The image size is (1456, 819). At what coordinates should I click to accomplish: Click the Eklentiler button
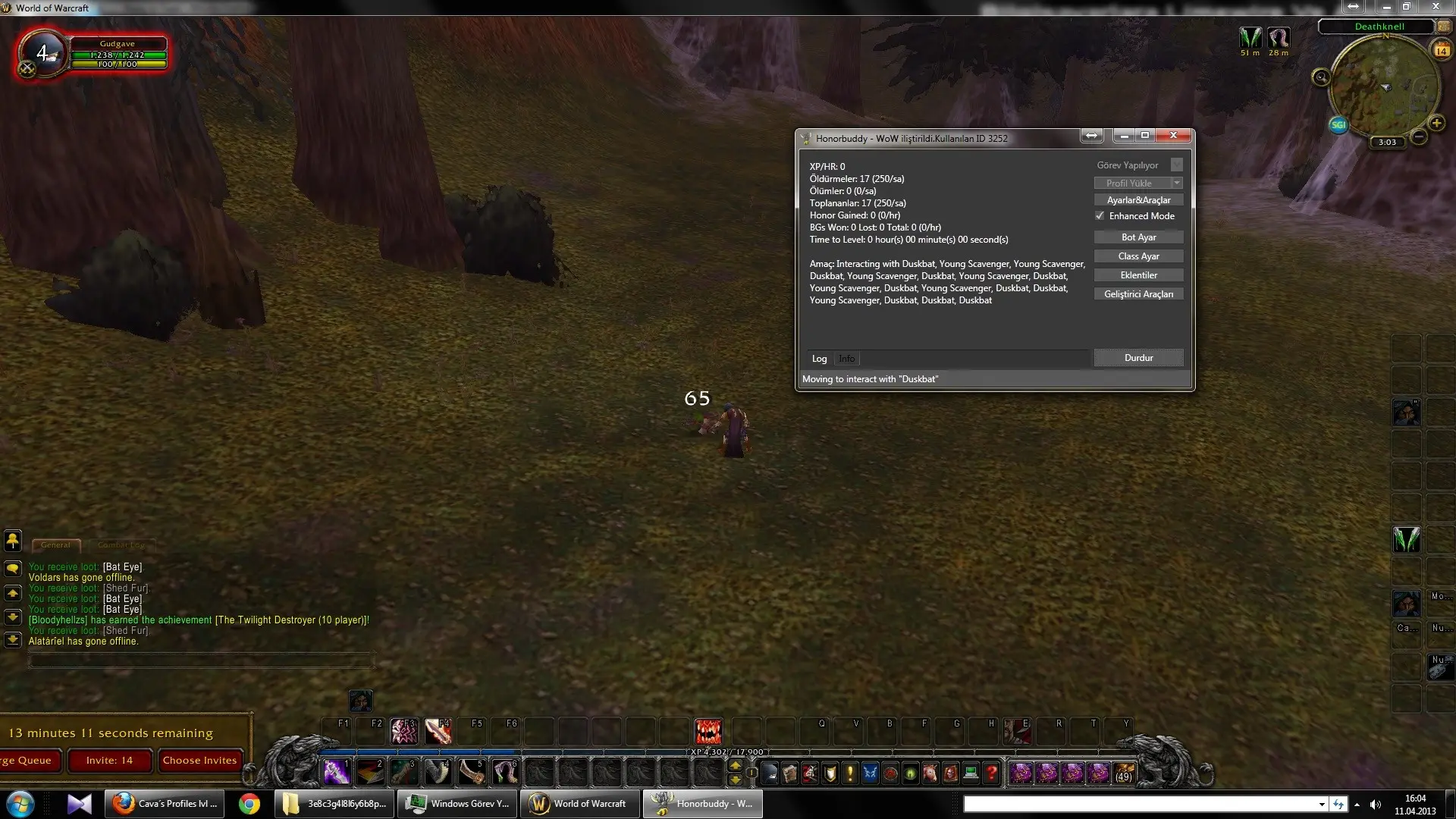(x=1138, y=275)
